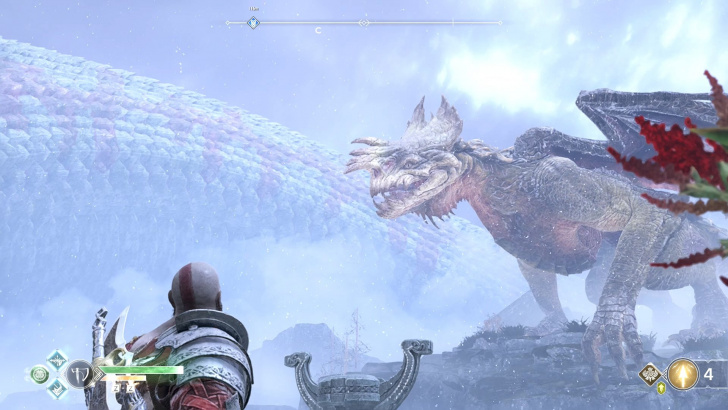The height and width of the screenshot is (410, 728).
Task: Click the brown diamond companion rune icon
Action: [x=651, y=375]
